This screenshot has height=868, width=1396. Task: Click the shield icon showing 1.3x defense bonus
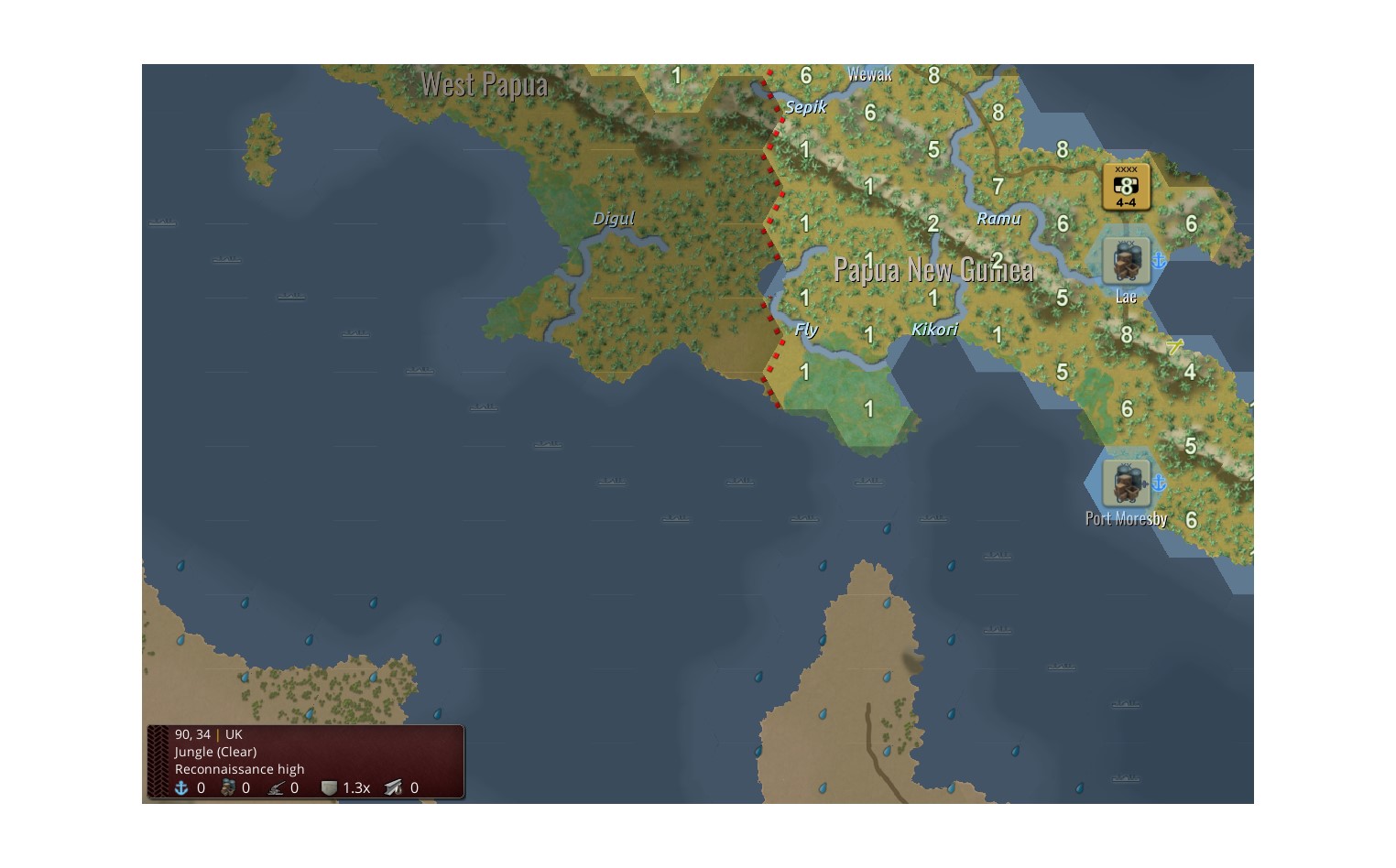330,787
